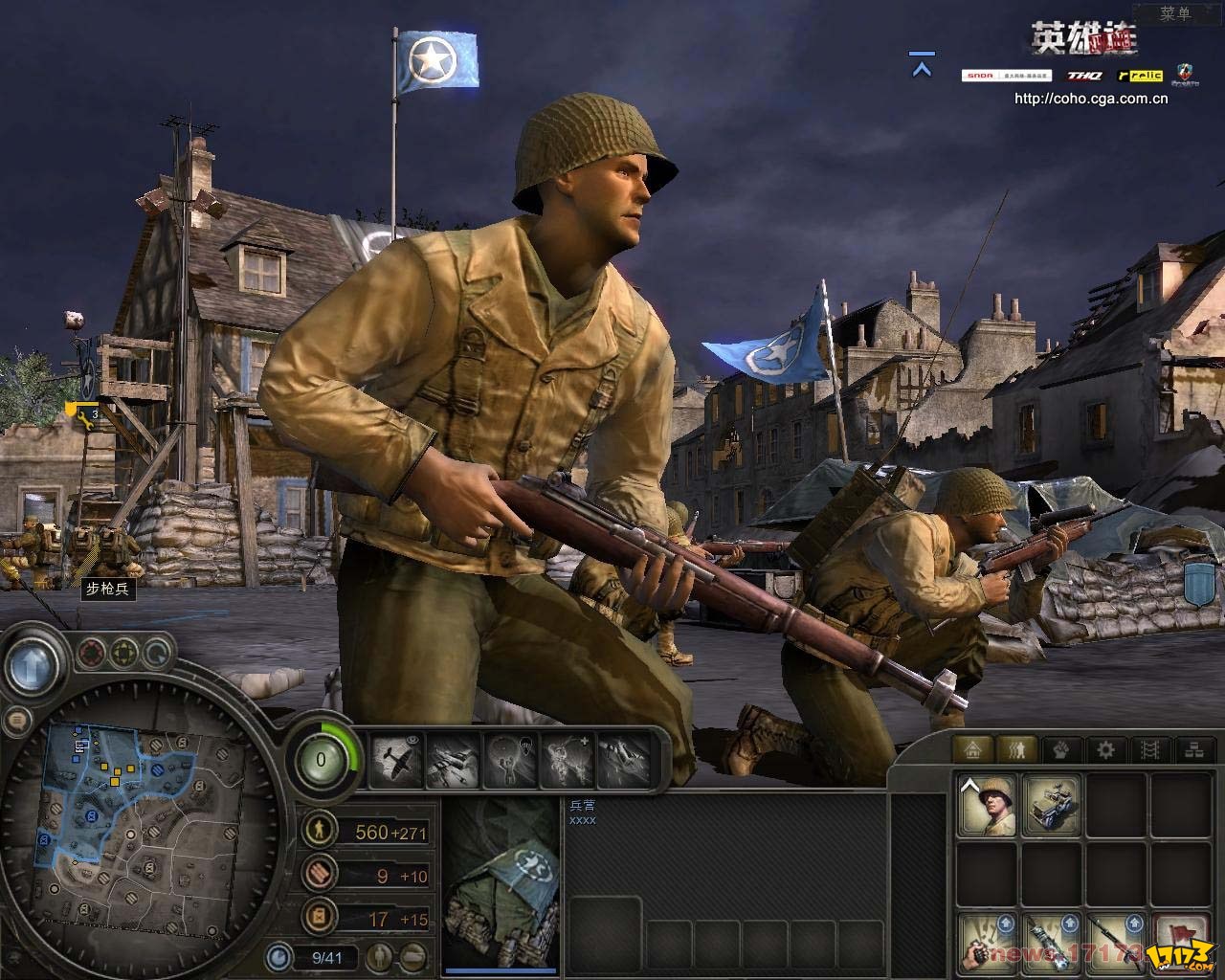Open the gear icon tab
Screen dimensions: 1225x980
pos(1105,749)
